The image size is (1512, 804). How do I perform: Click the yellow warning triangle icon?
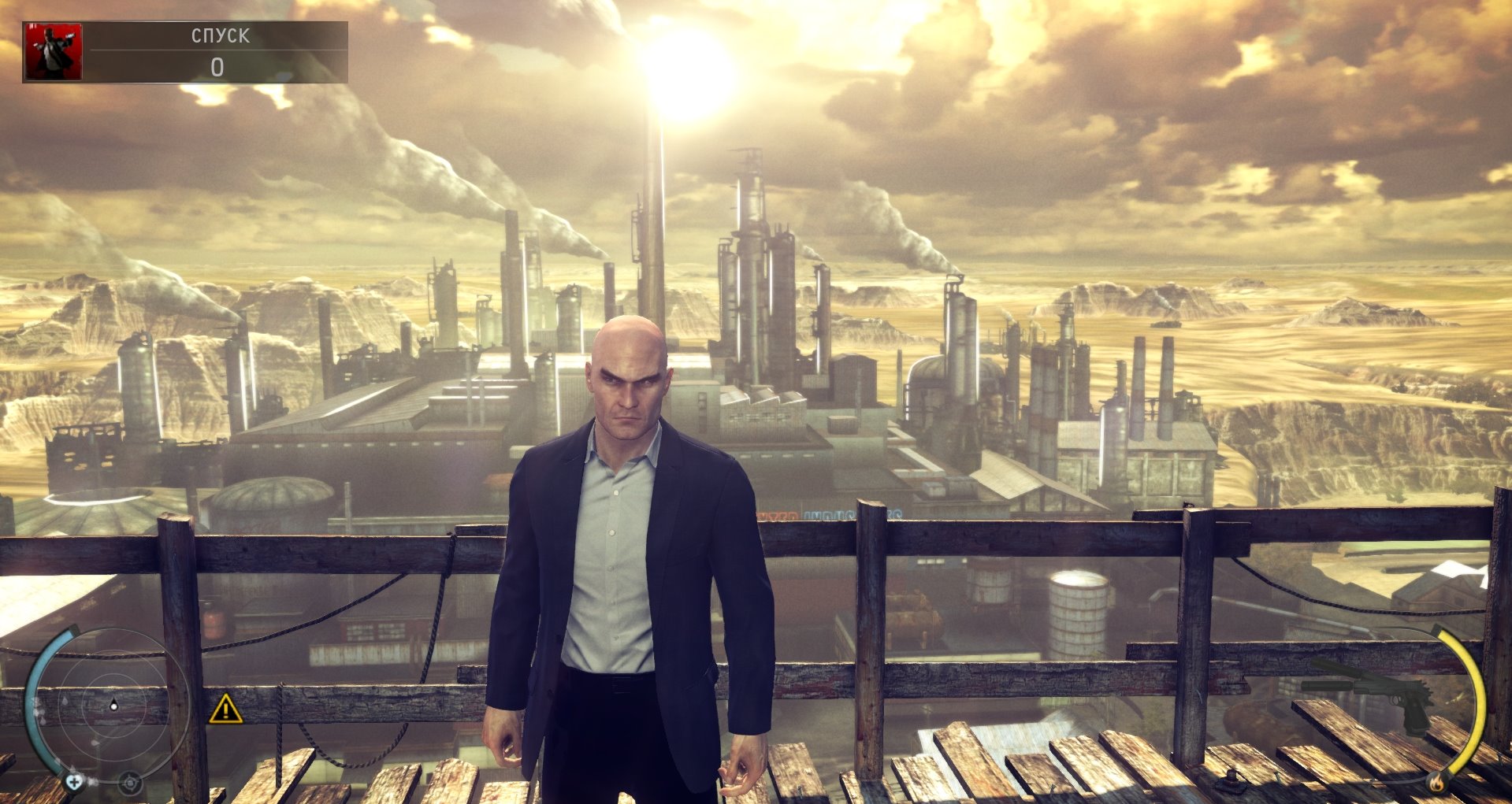pos(225,709)
